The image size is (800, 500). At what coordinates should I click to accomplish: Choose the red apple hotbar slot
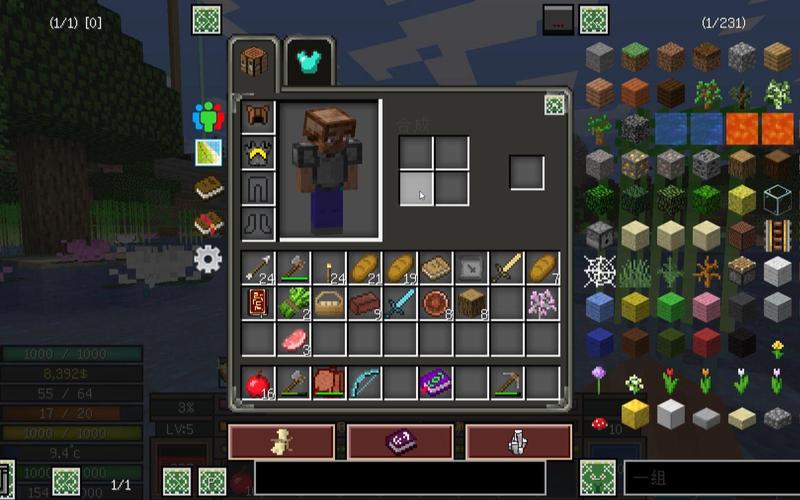258,382
